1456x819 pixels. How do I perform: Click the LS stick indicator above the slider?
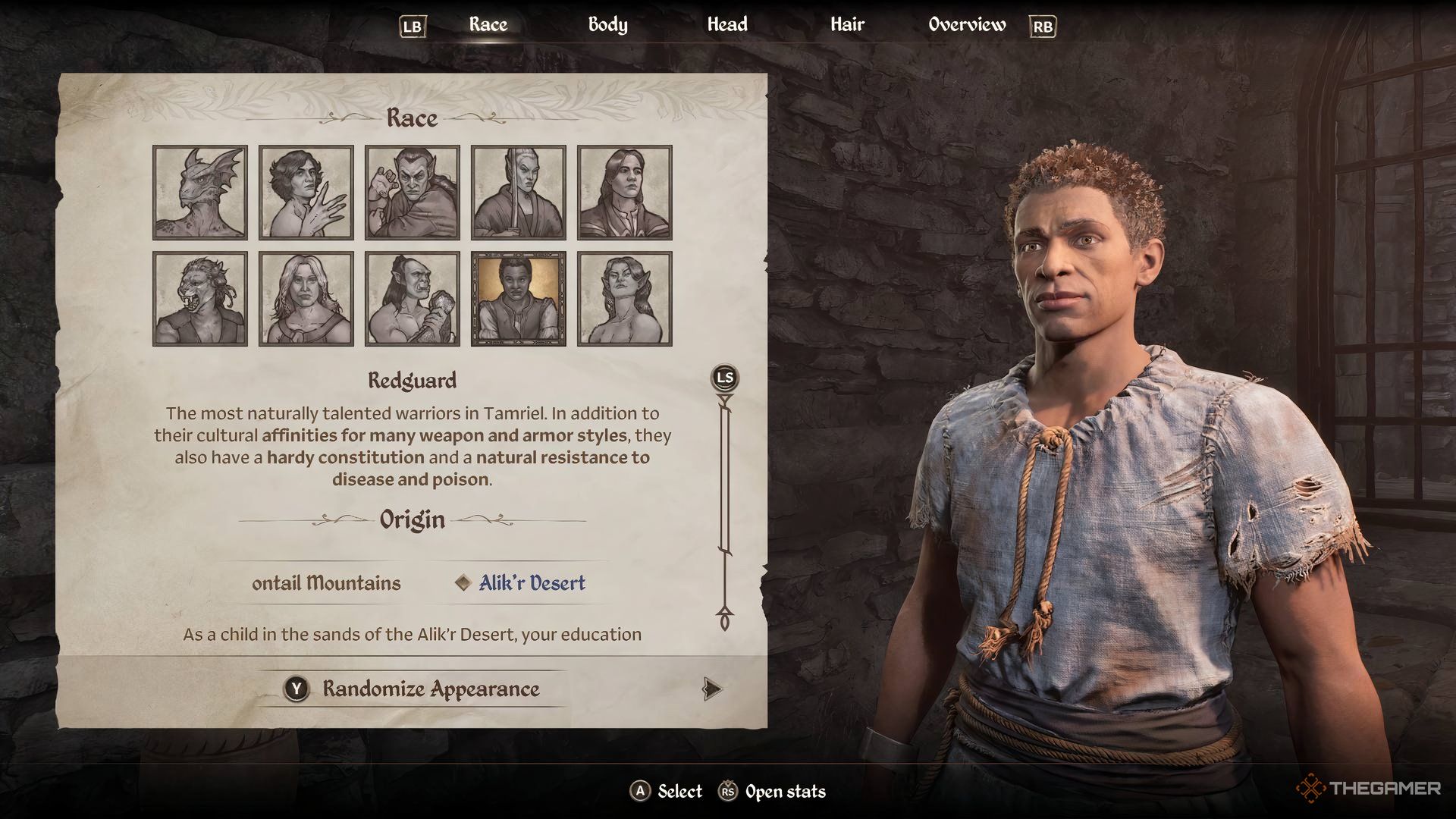(x=726, y=376)
